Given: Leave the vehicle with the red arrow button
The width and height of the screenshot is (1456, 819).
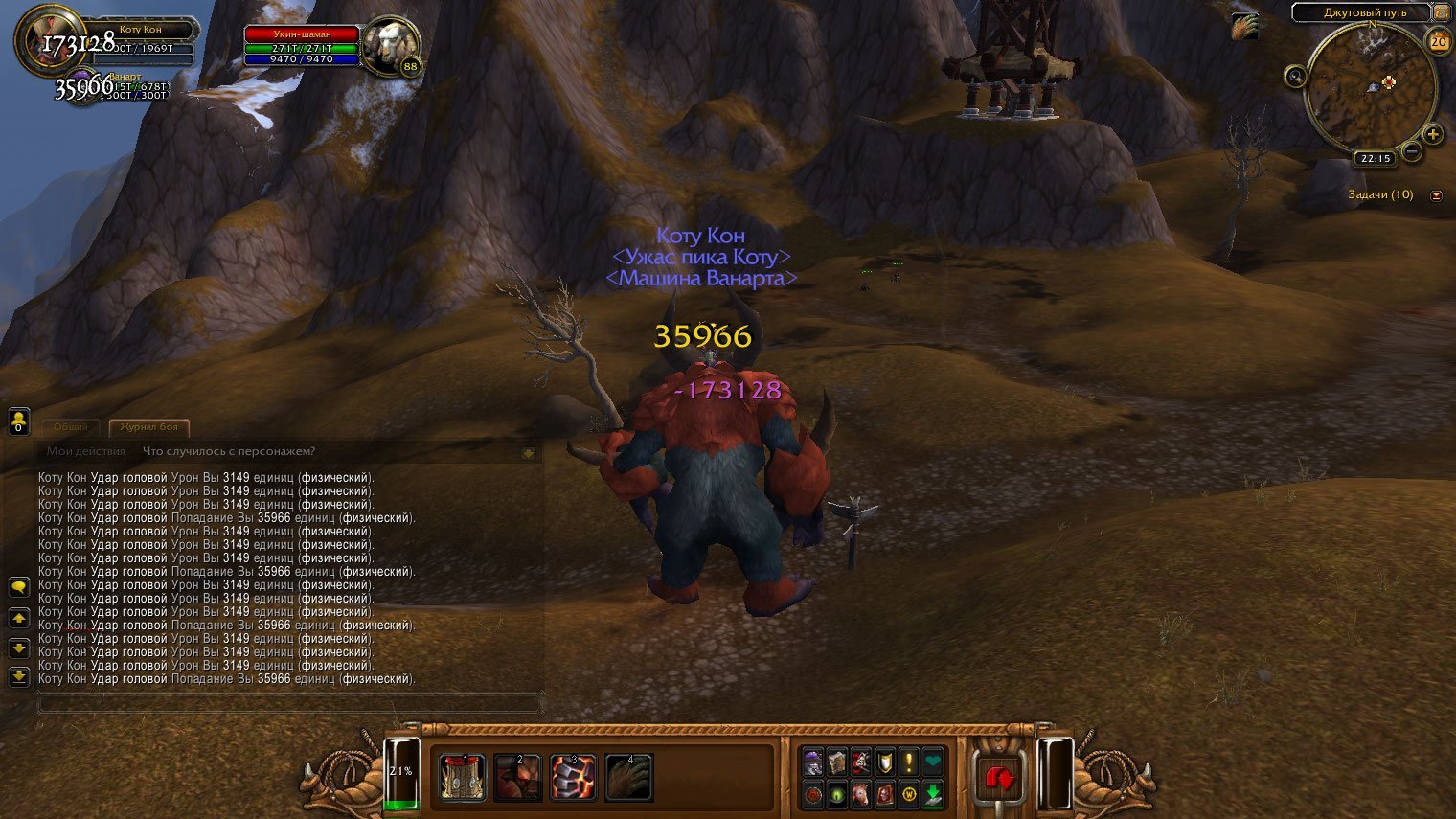Looking at the screenshot, I should (999, 778).
